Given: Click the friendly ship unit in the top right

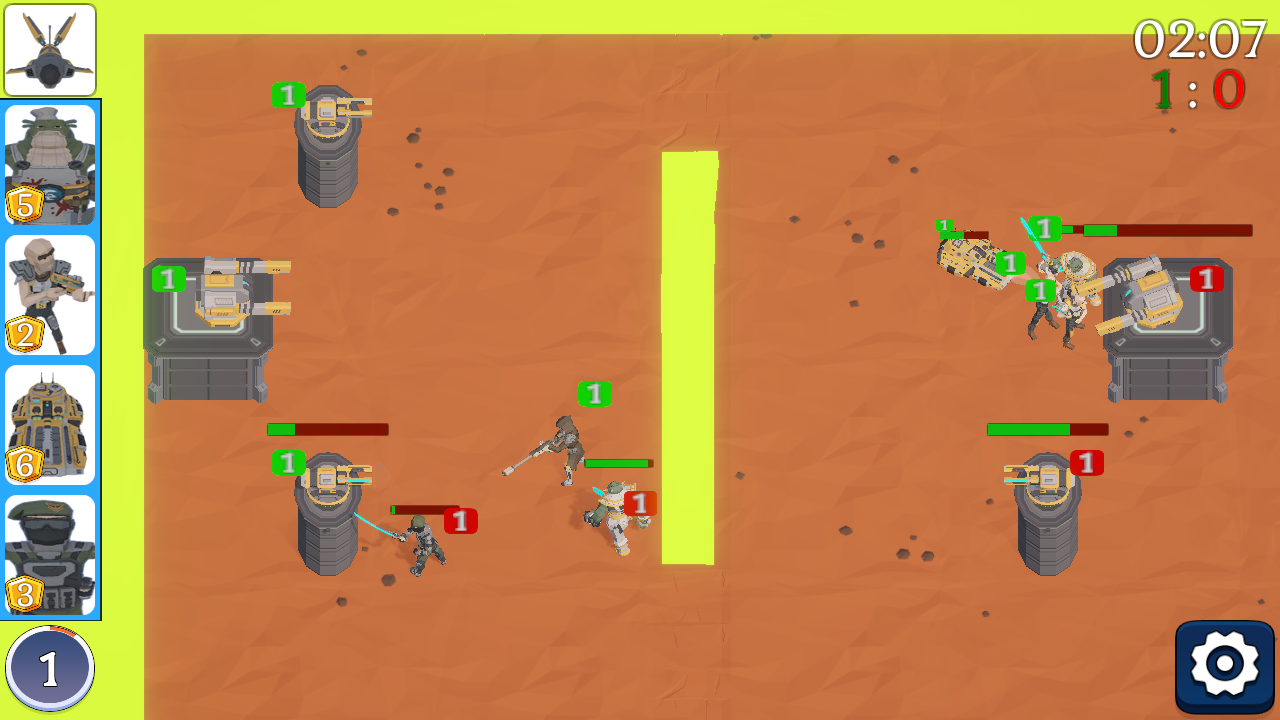Looking at the screenshot, I should click(975, 260).
